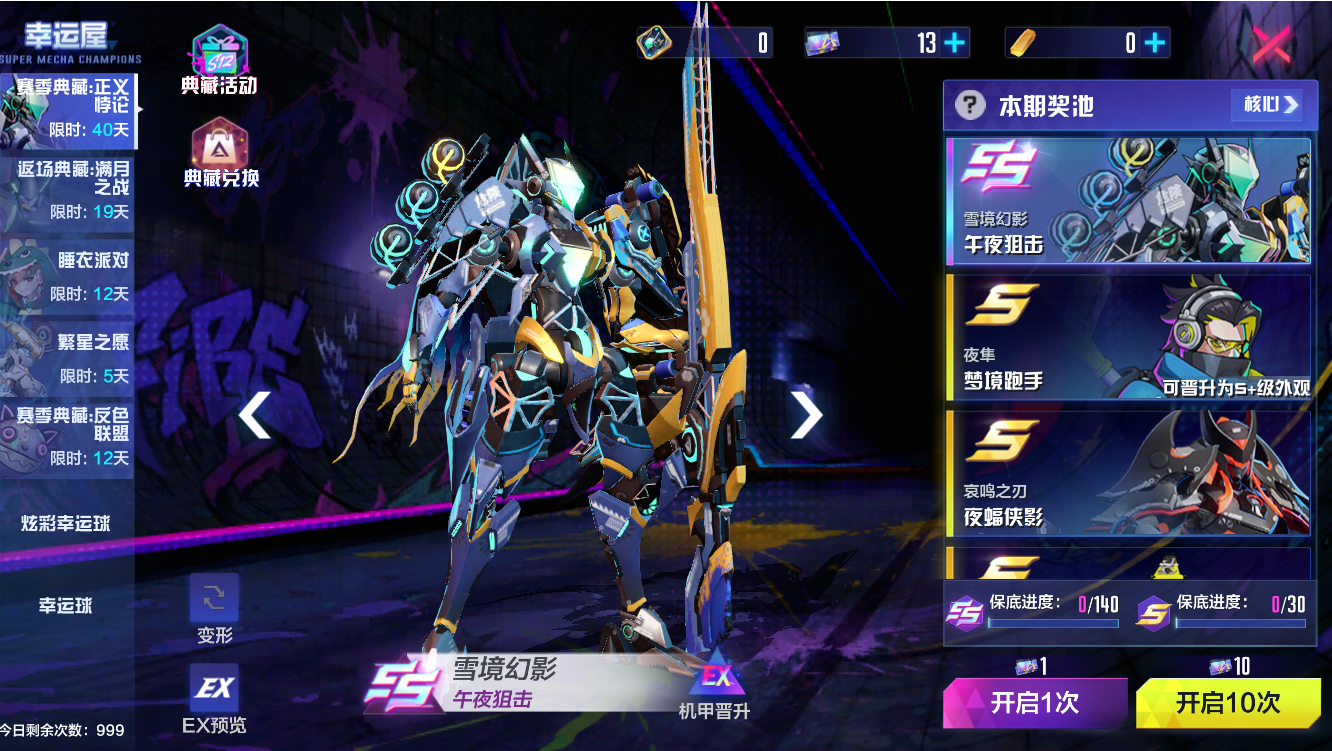This screenshot has width=1332, height=751.
Task: Select the 梦境跑手 S-rank prize card
Action: click(1128, 337)
